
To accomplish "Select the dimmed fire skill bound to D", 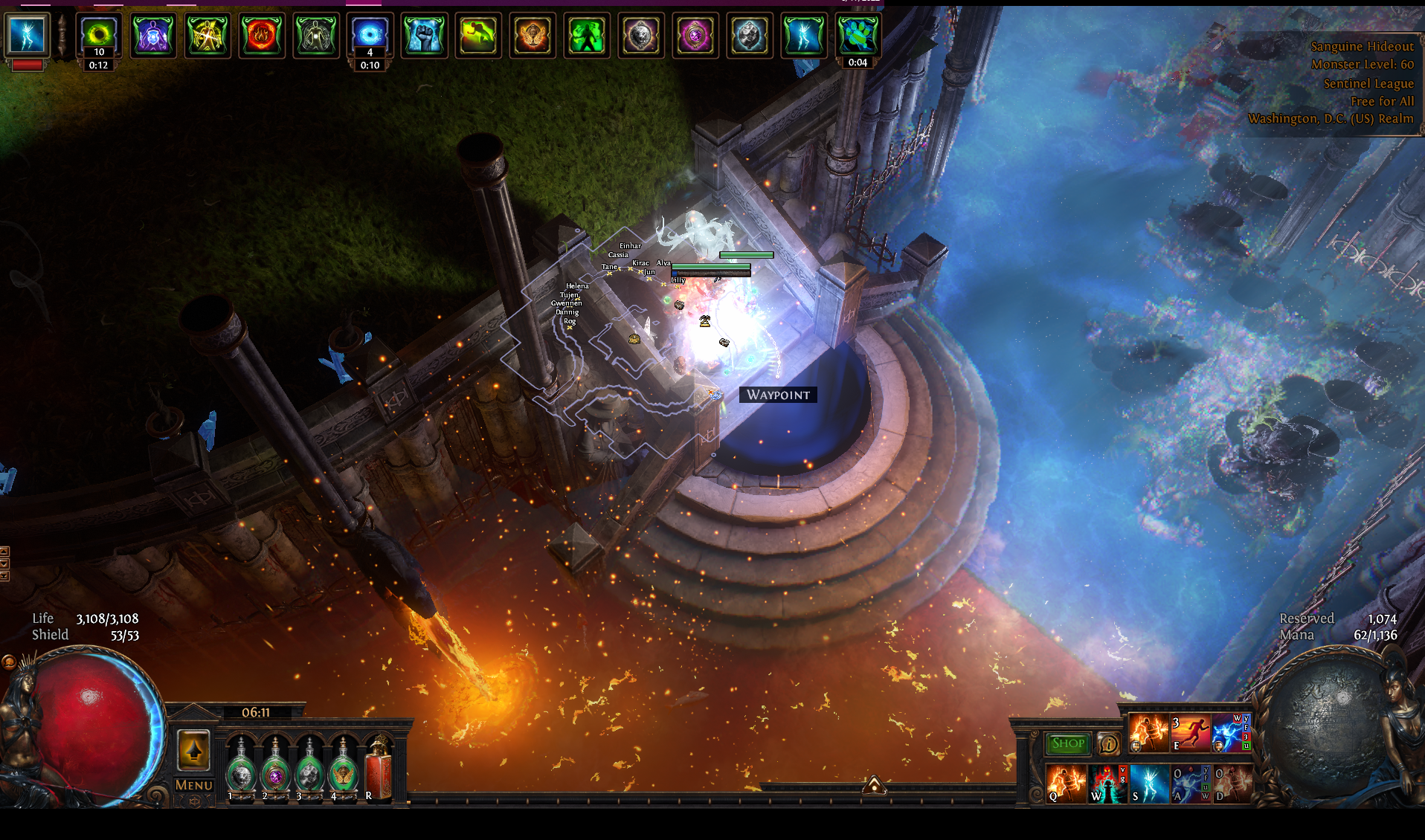I will point(1232,784).
